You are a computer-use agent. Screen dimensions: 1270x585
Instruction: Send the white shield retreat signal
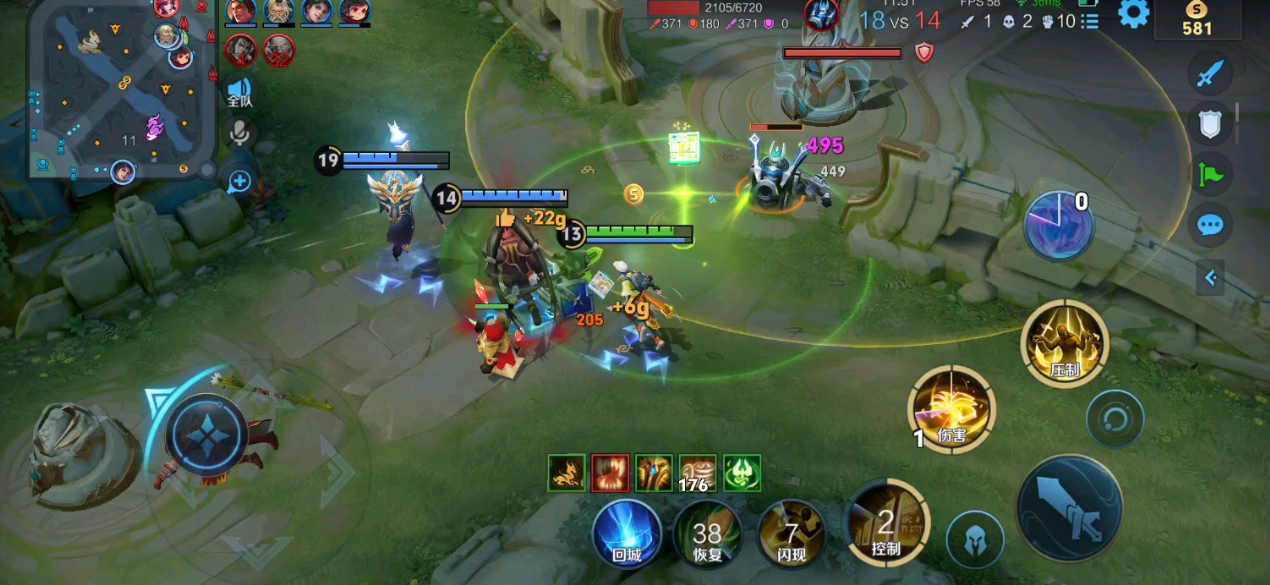pyautogui.click(x=1210, y=123)
